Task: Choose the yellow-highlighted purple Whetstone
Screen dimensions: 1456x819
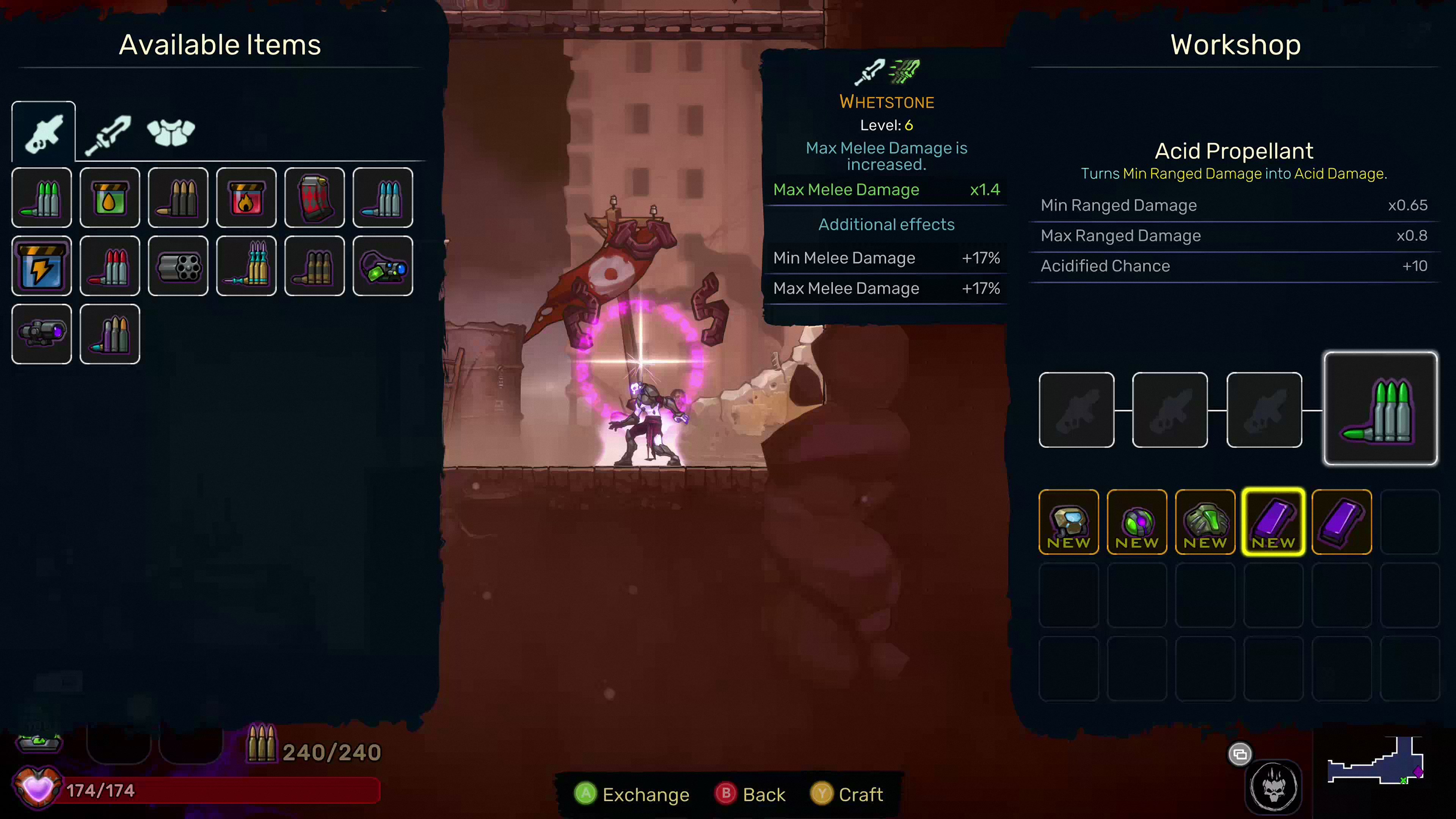Action: [x=1274, y=522]
